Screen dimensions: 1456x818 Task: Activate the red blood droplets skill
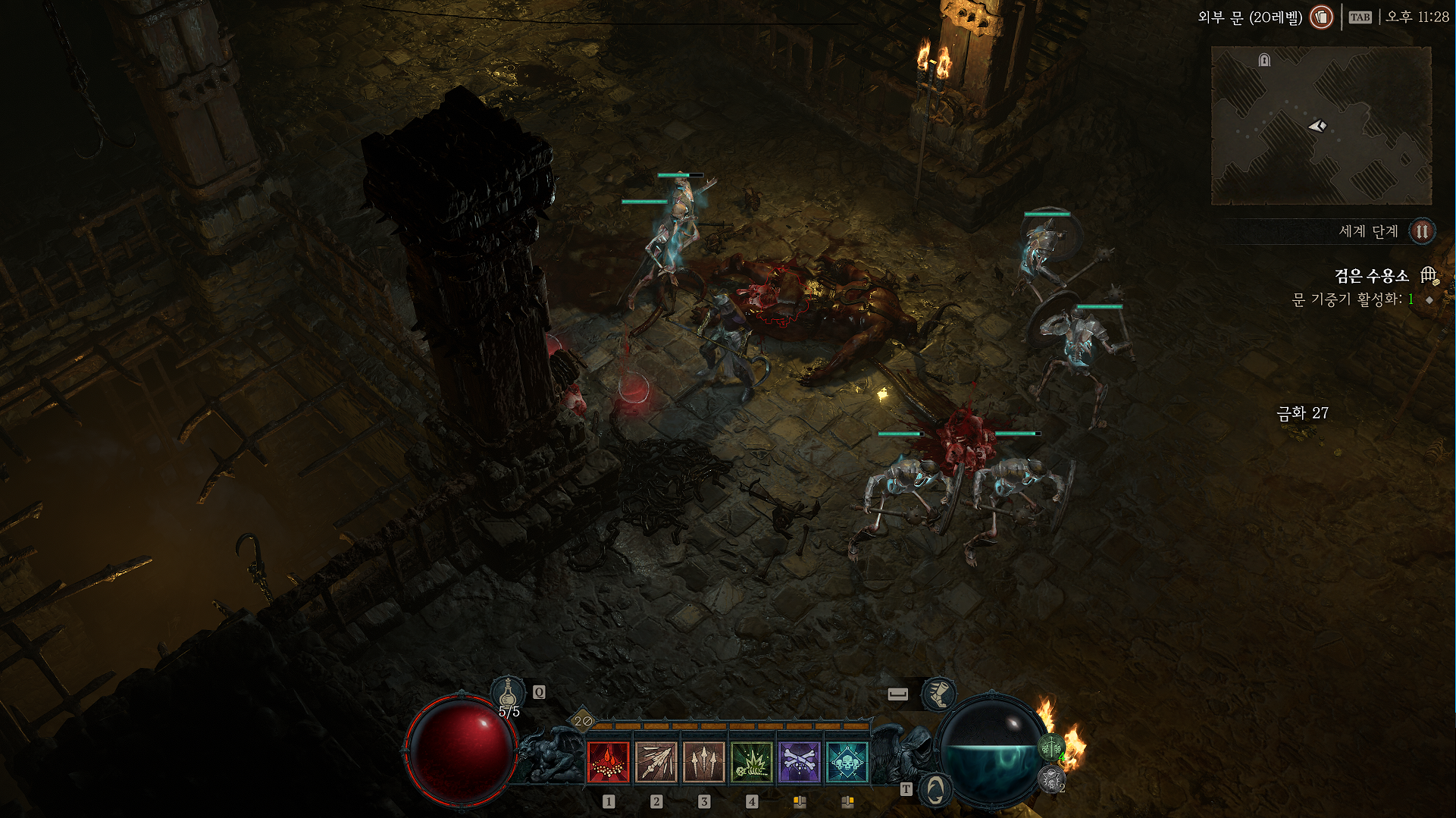tap(608, 761)
